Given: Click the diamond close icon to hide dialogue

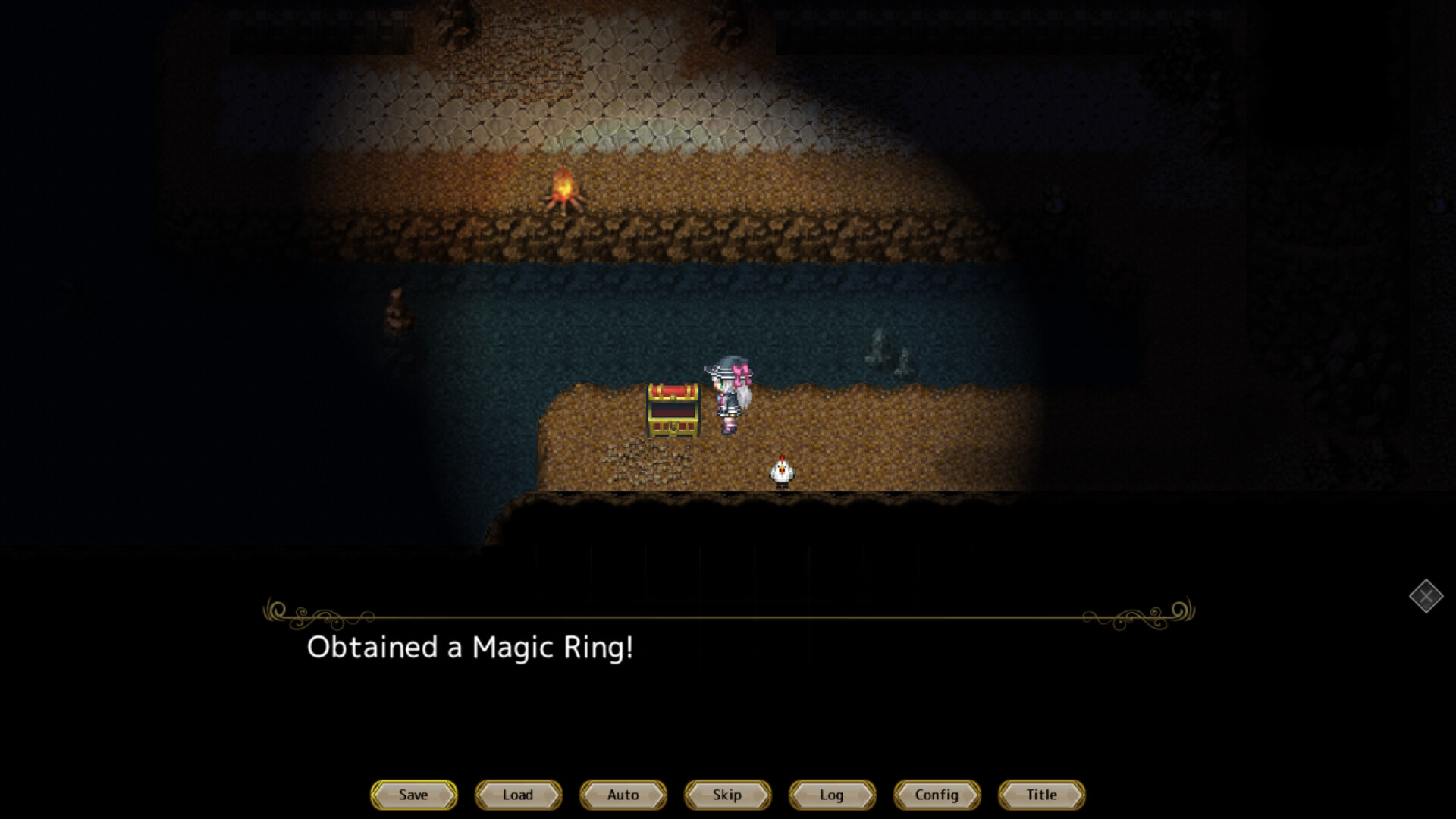Looking at the screenshot, I should 1428,597.
